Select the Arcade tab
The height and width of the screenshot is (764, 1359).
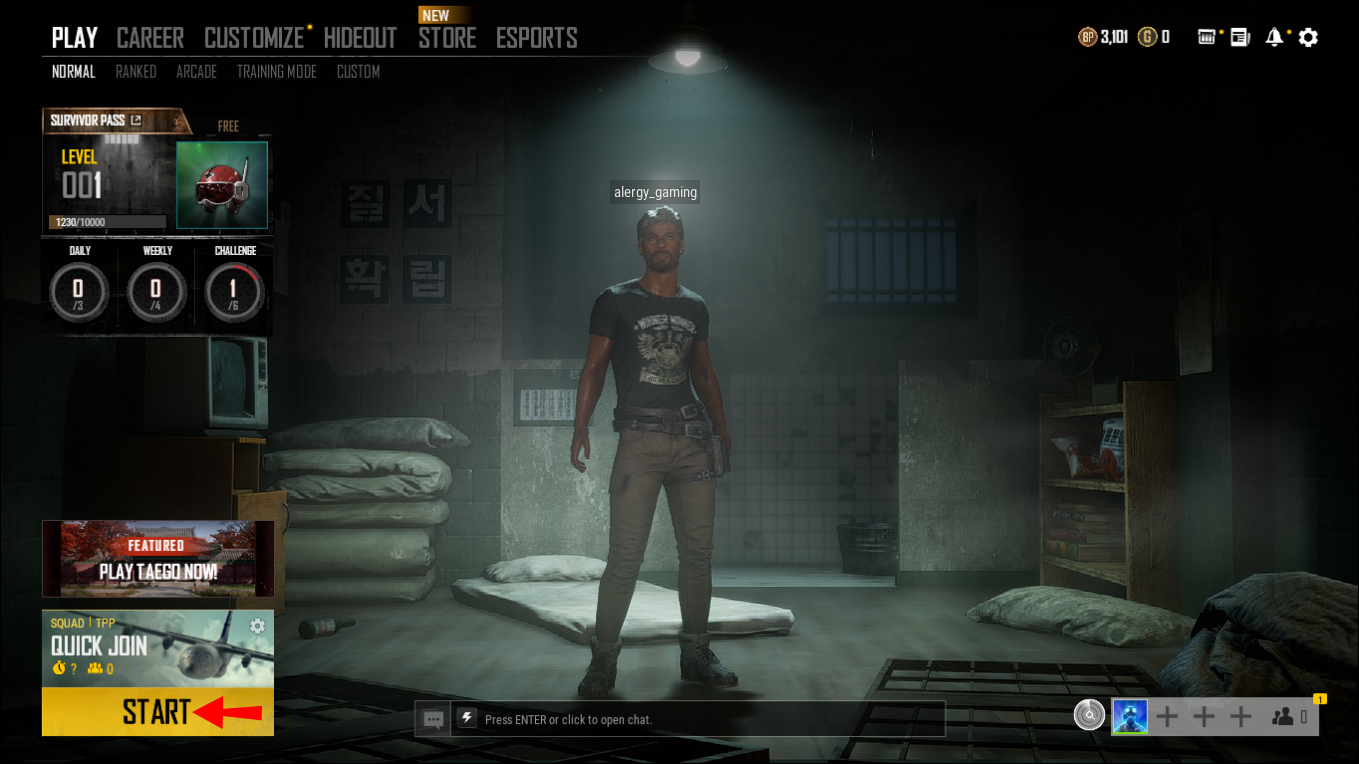click(196, 72)
